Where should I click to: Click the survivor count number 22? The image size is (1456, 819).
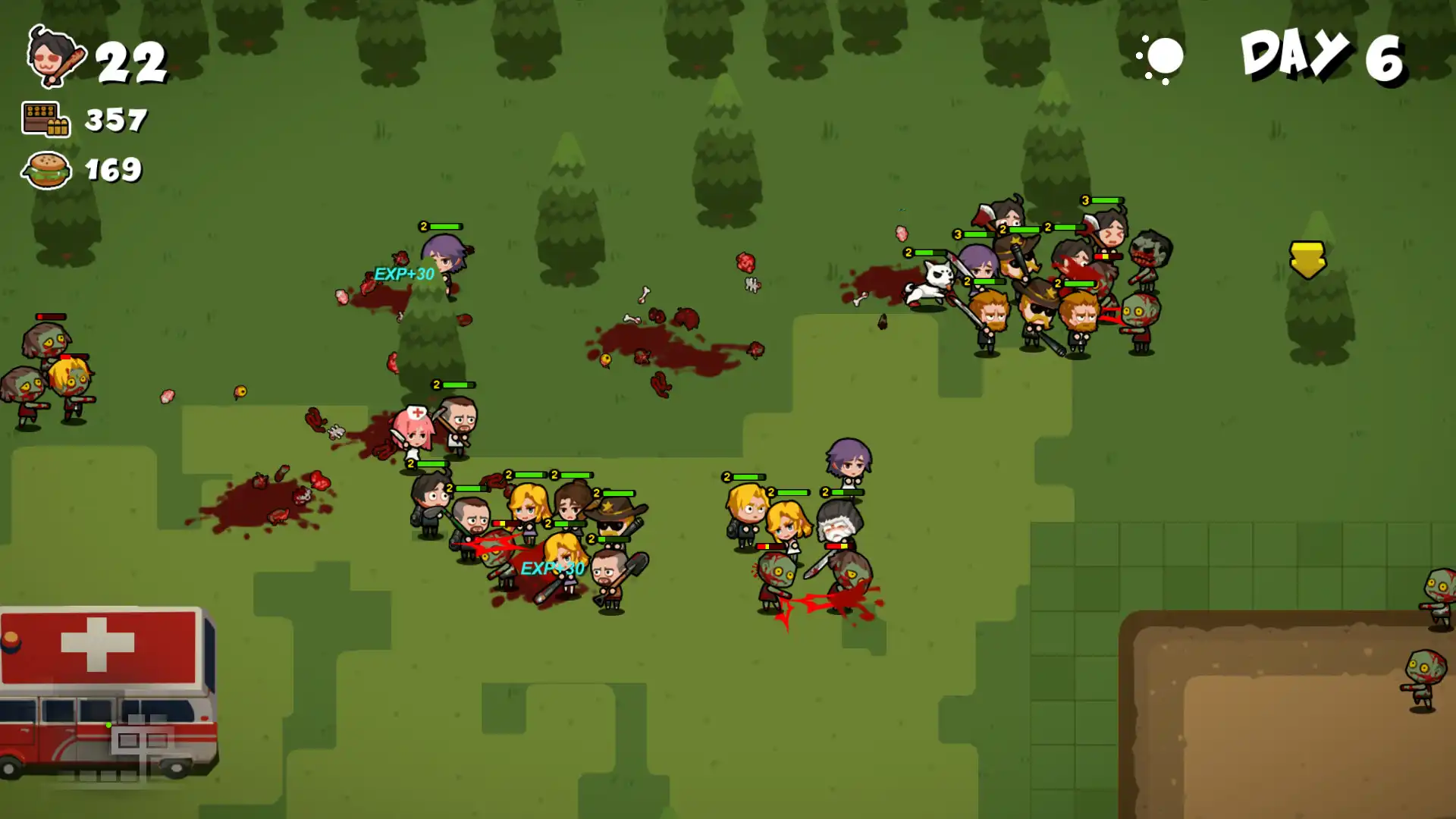(x=130, y=62)
